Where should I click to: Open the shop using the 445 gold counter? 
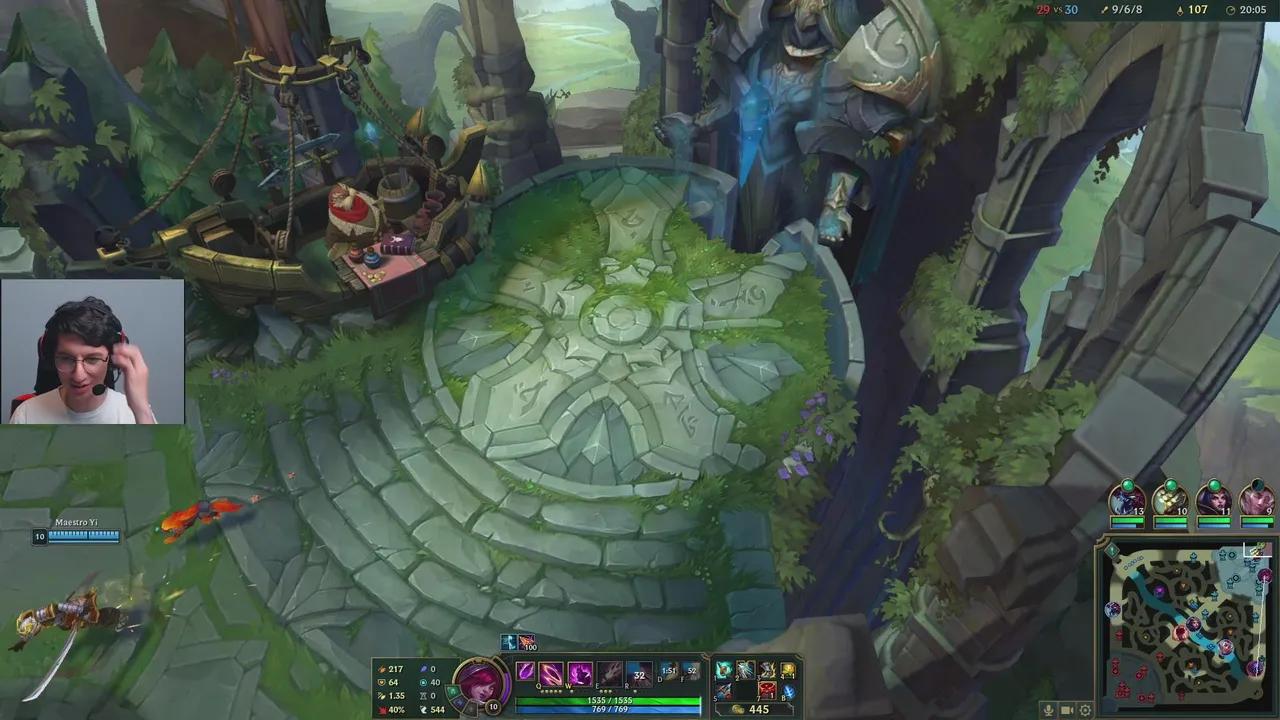760,709
